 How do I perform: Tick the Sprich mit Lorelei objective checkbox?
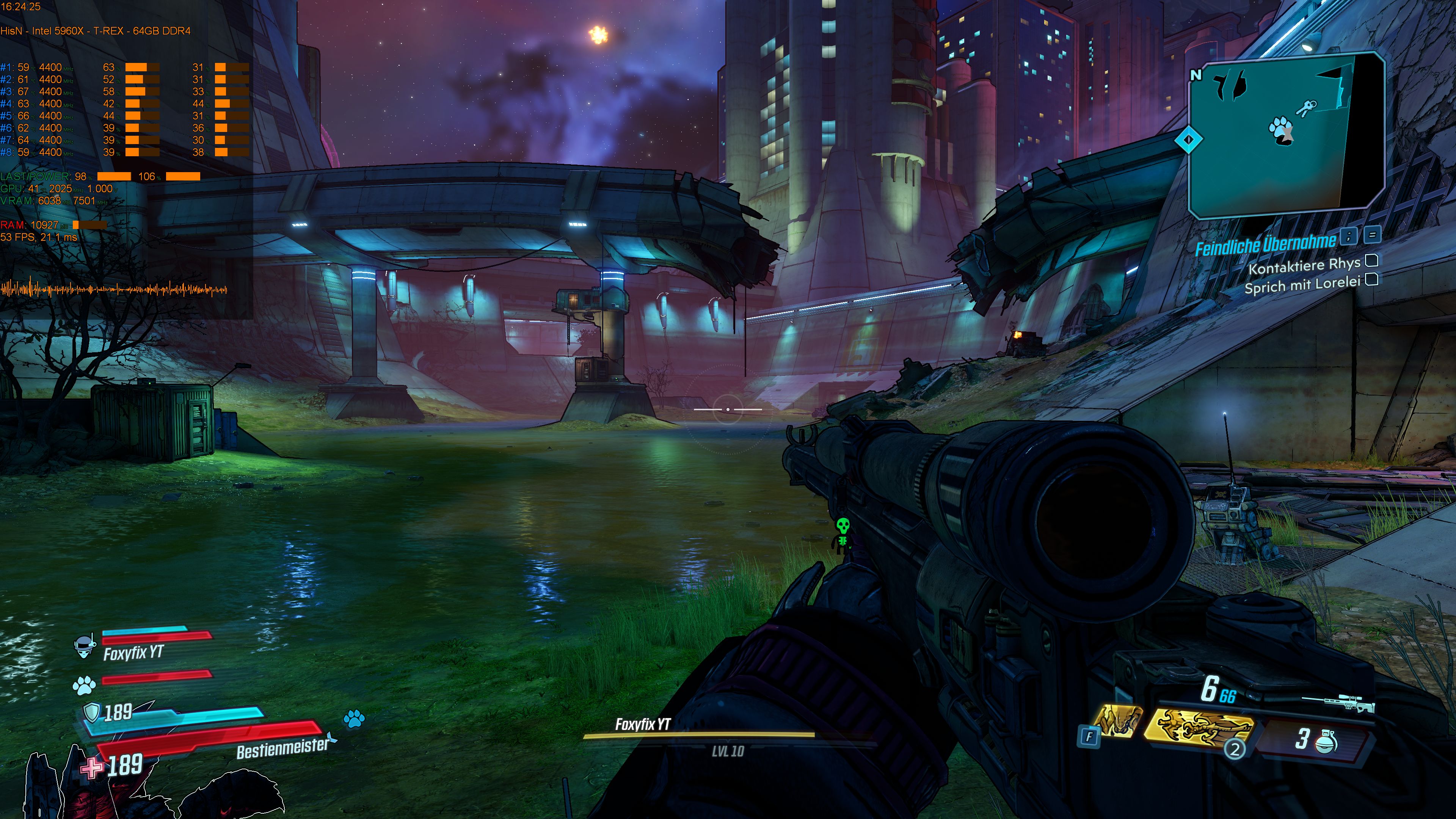(1372, 280)
